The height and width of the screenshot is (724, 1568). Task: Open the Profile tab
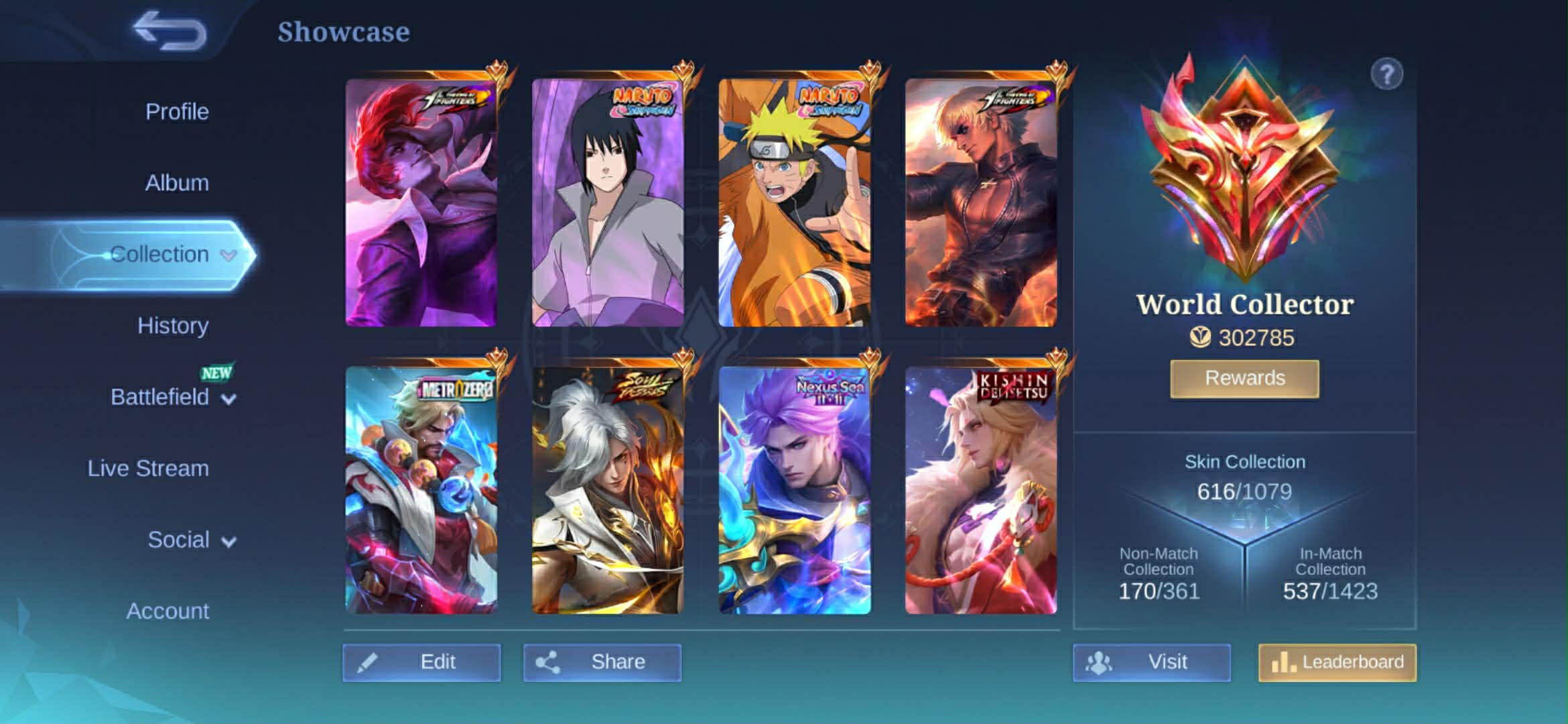point(177,111)
